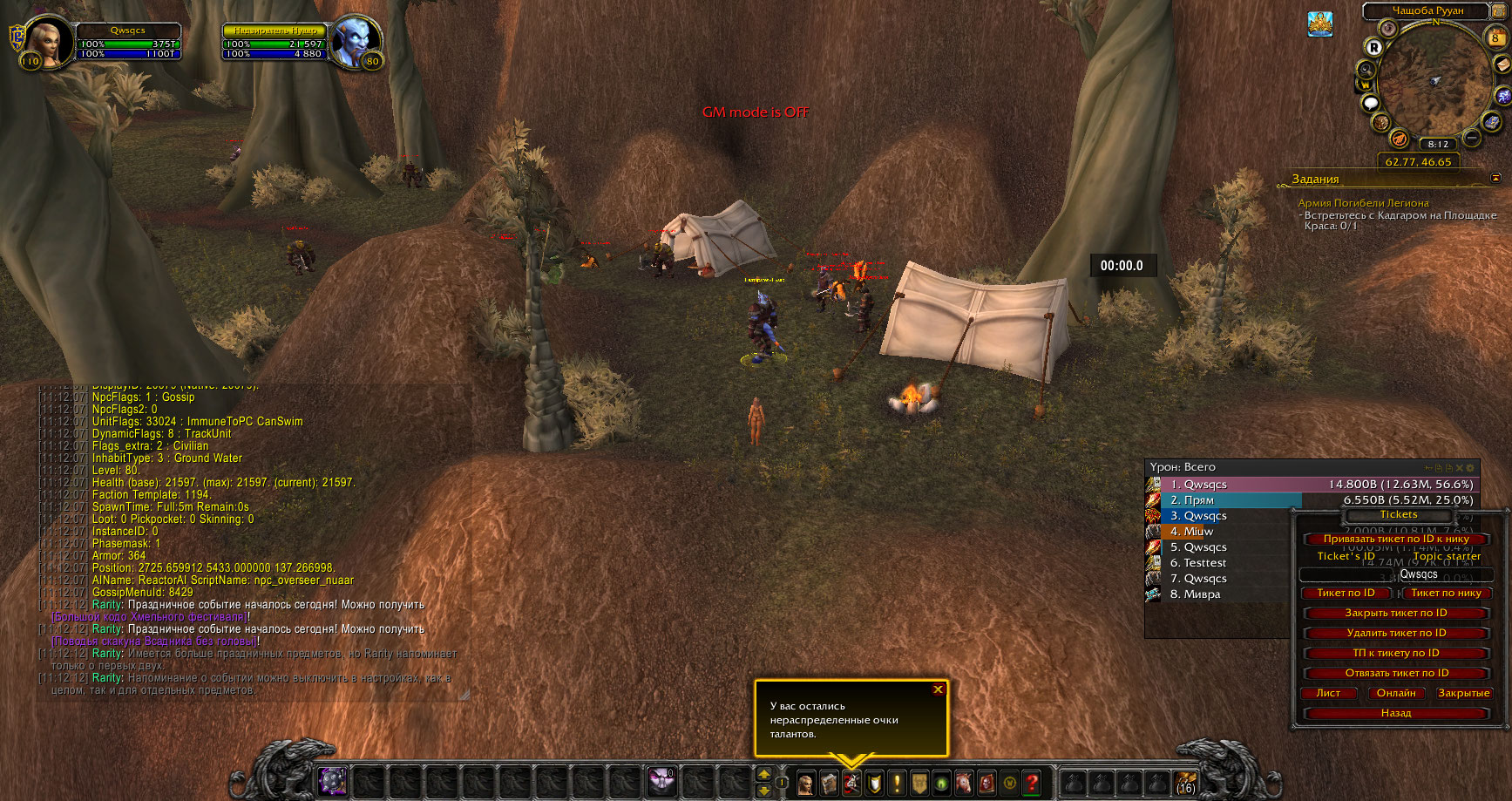Collapse the "Задания" quest tracker
This screenshot has width=1512, height=801.
[1495, 178]
